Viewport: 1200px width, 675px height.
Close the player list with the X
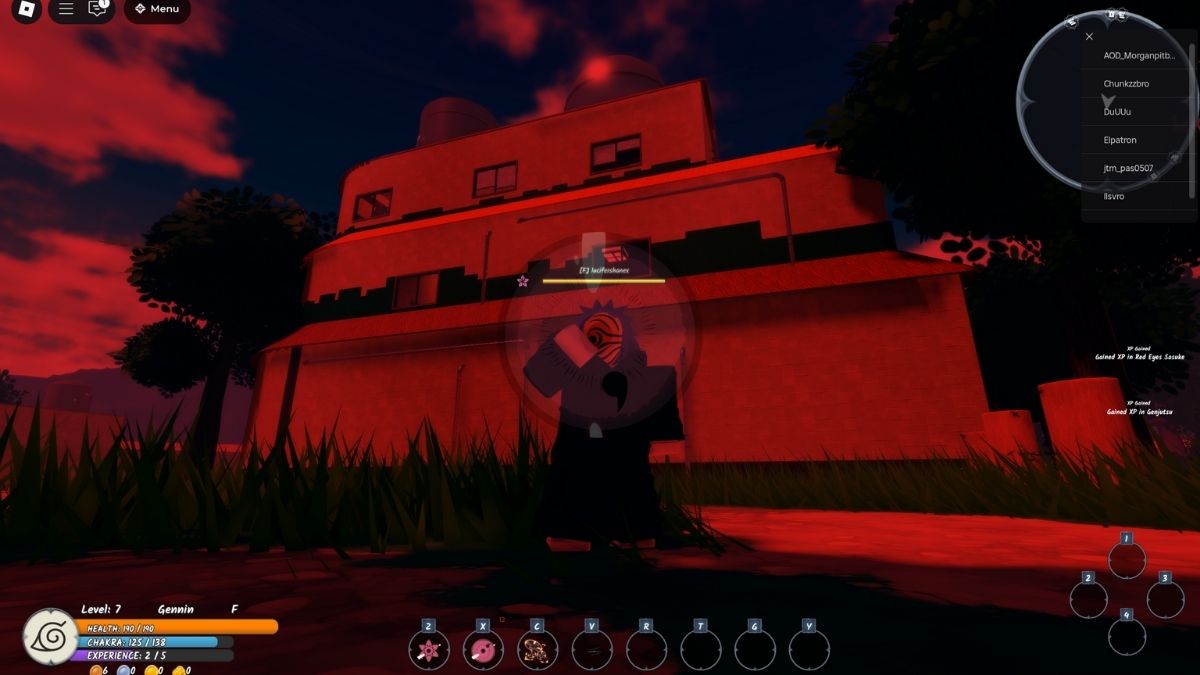(1089, 37)
